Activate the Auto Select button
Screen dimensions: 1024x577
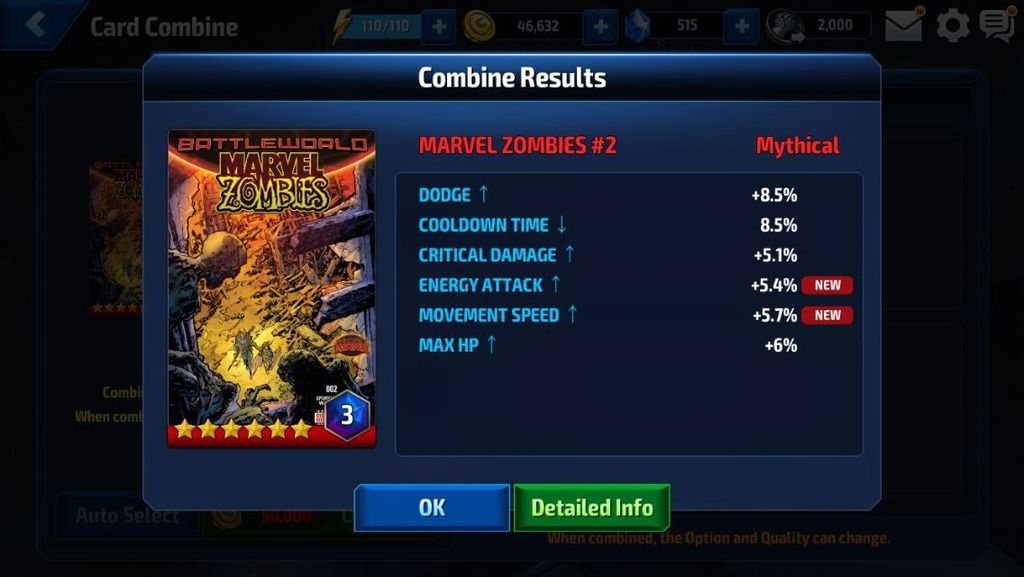[x=127, y=516]
